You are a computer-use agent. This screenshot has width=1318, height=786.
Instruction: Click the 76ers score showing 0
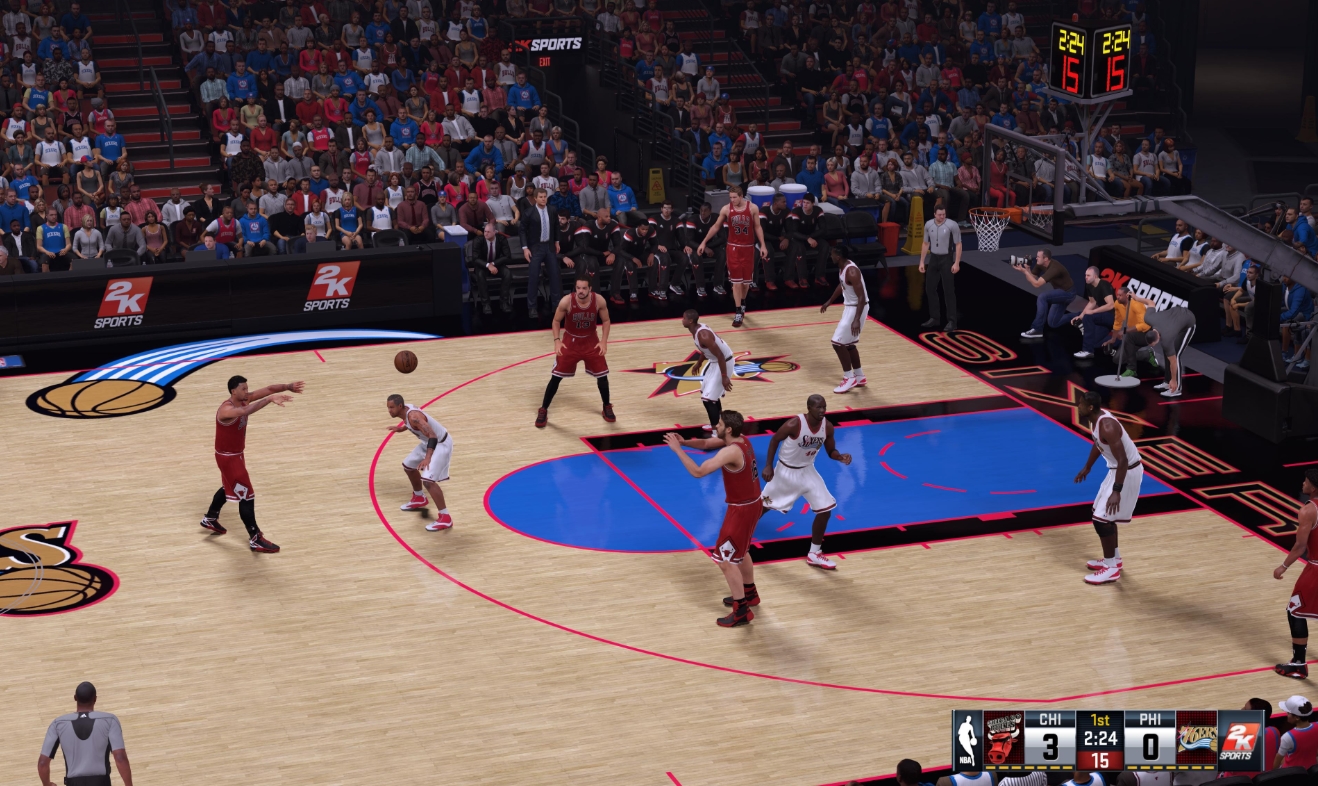click(1150, 745)
